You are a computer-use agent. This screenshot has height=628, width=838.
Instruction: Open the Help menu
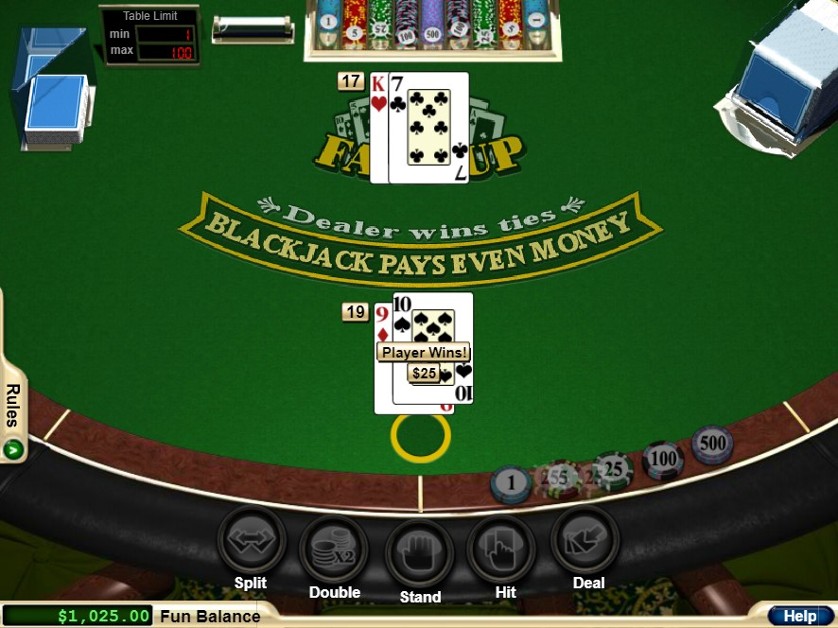tap(800, 616)
